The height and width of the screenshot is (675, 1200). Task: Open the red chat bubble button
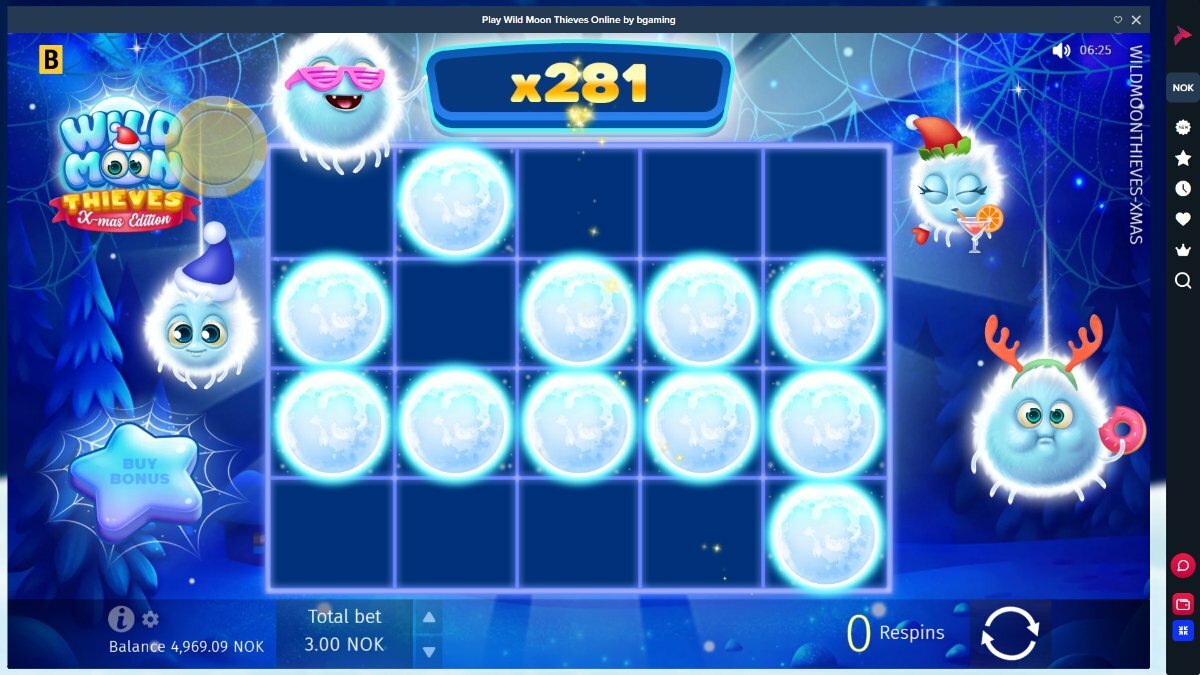click(x=1183, y=566)
